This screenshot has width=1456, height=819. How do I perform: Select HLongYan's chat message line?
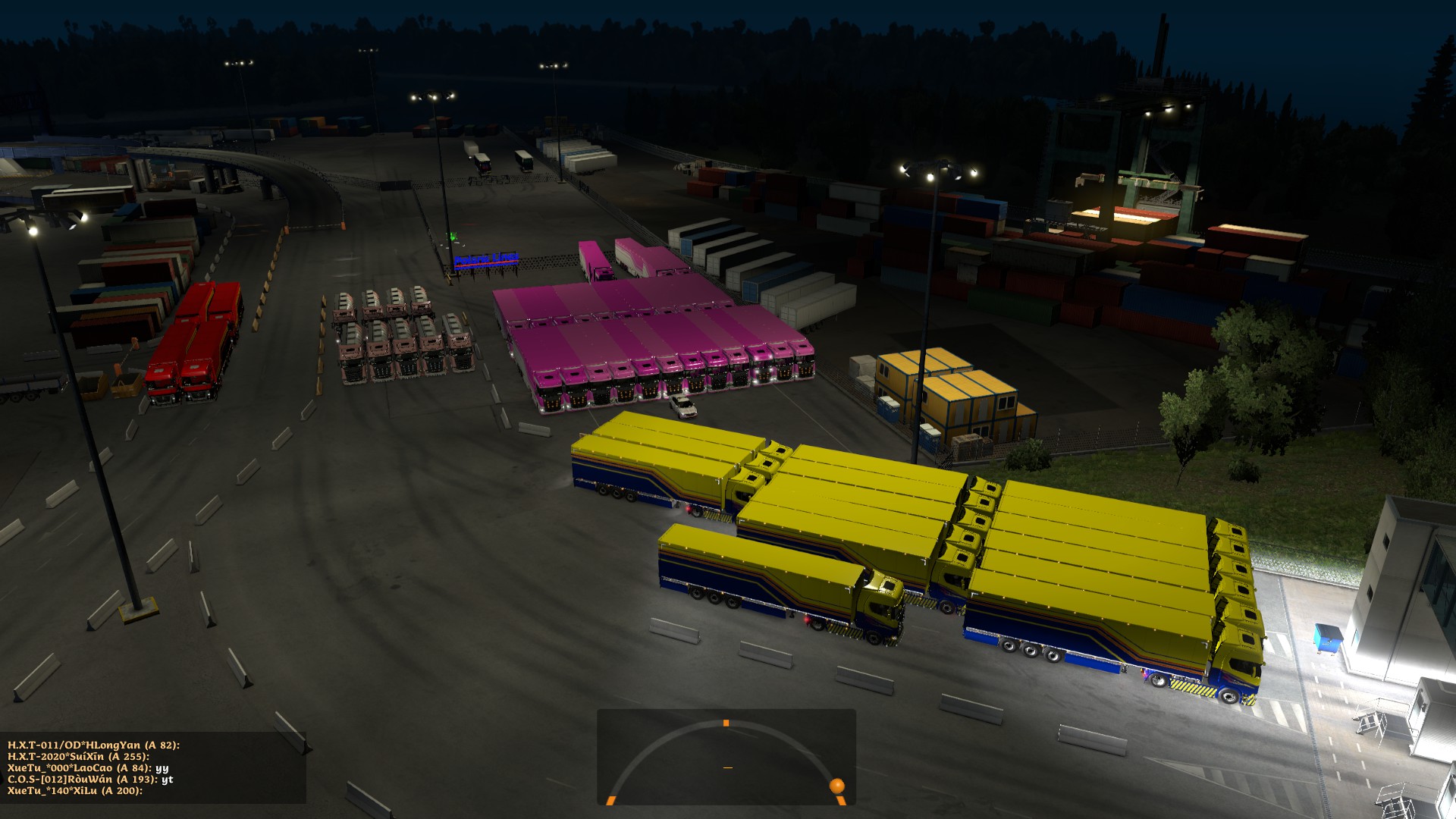tap(93, 745)
